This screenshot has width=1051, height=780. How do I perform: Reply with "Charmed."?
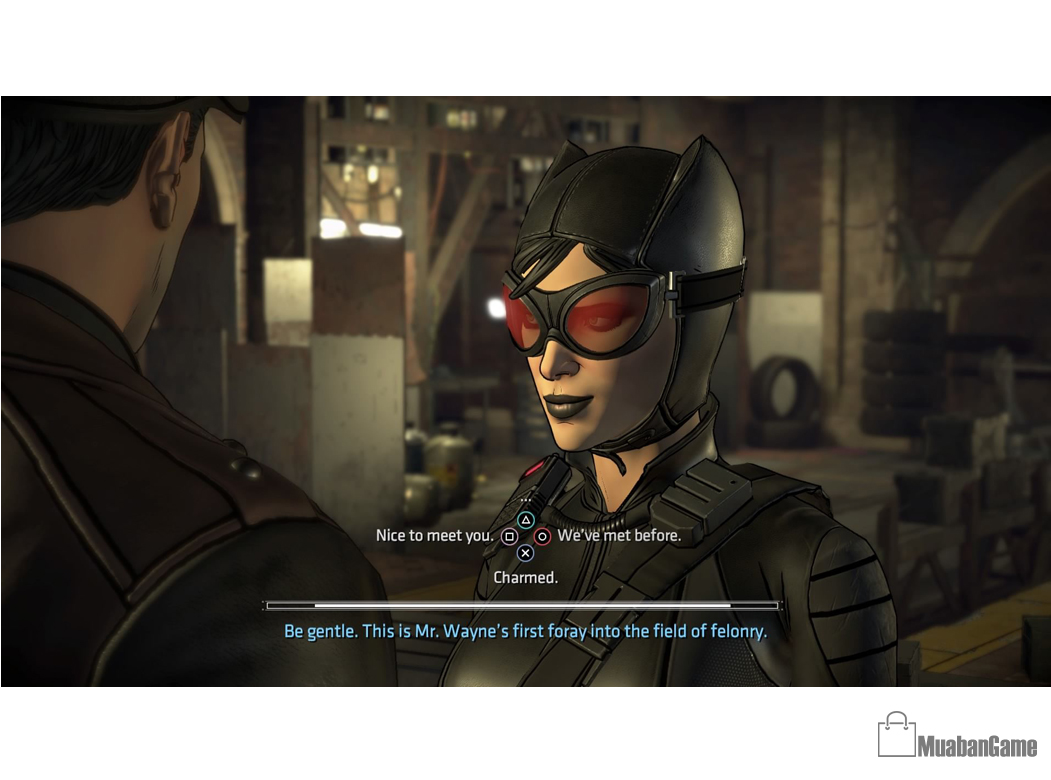click(x=526, y=577)
